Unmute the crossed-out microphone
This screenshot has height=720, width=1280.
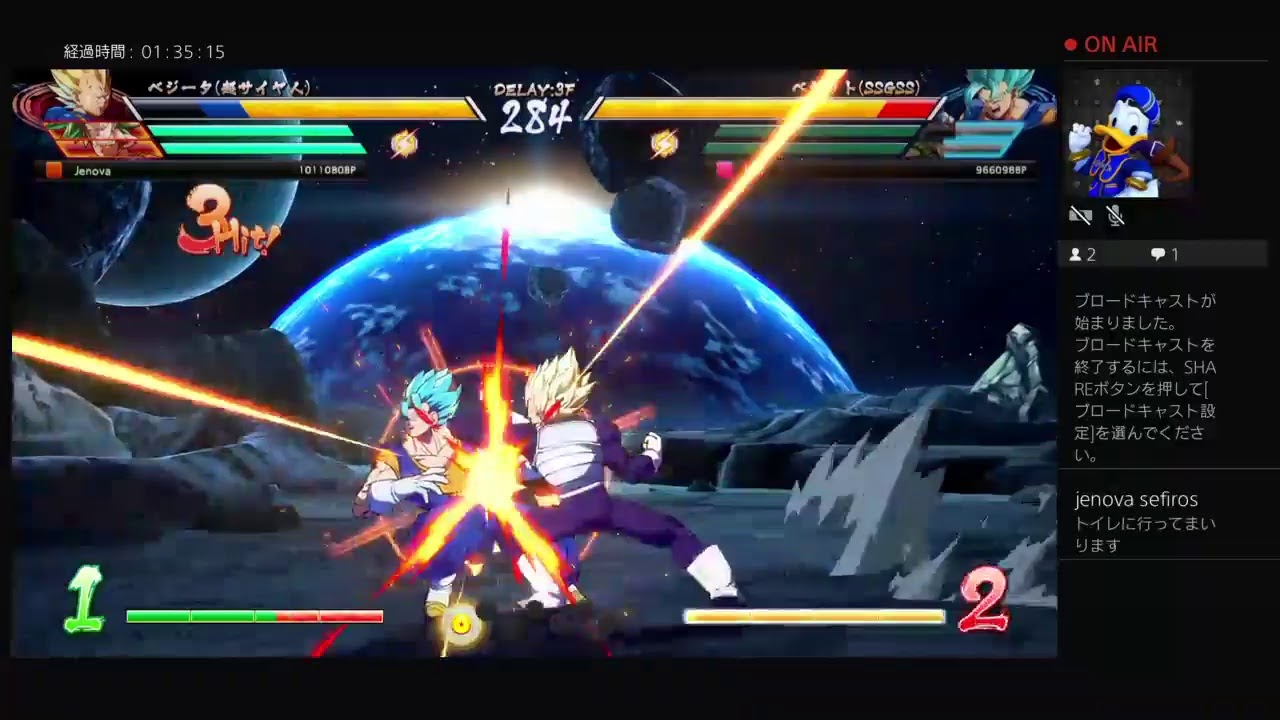1113,215
